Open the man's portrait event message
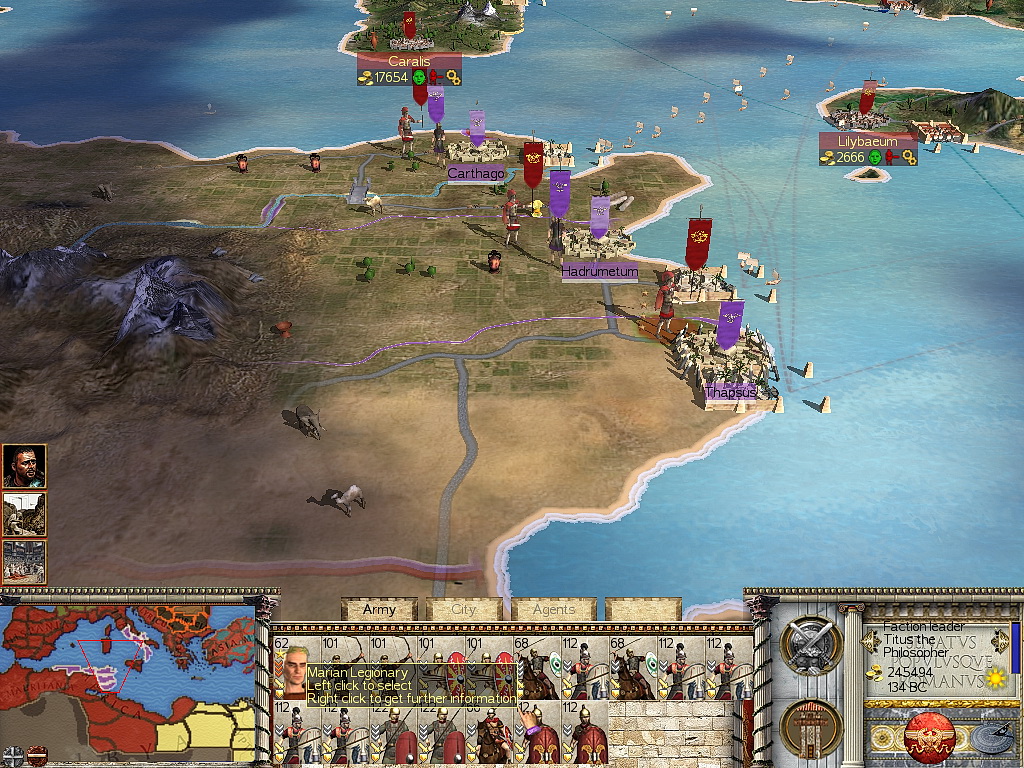 pos(24,466)
